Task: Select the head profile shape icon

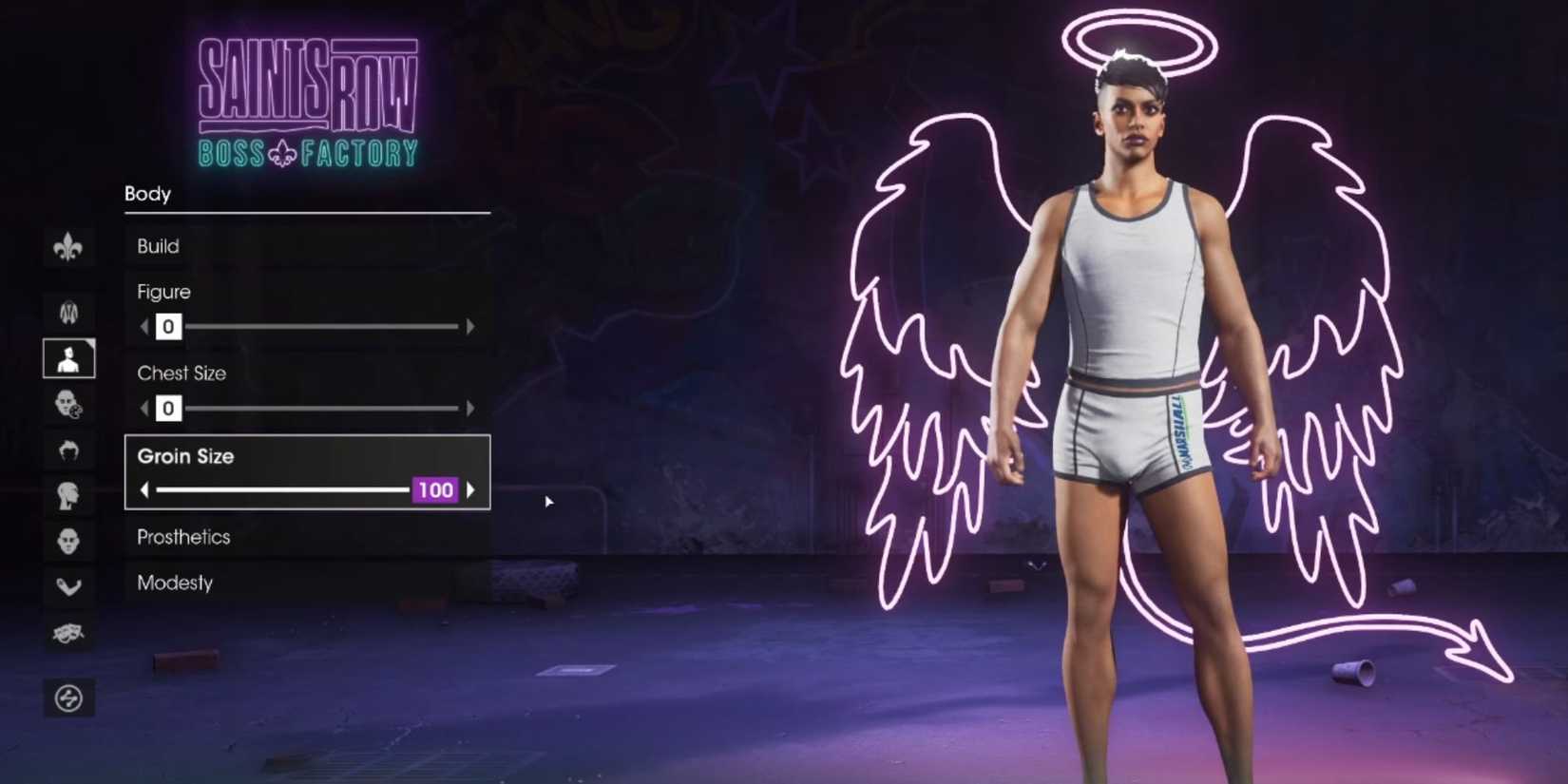Action: pos(68,495)
